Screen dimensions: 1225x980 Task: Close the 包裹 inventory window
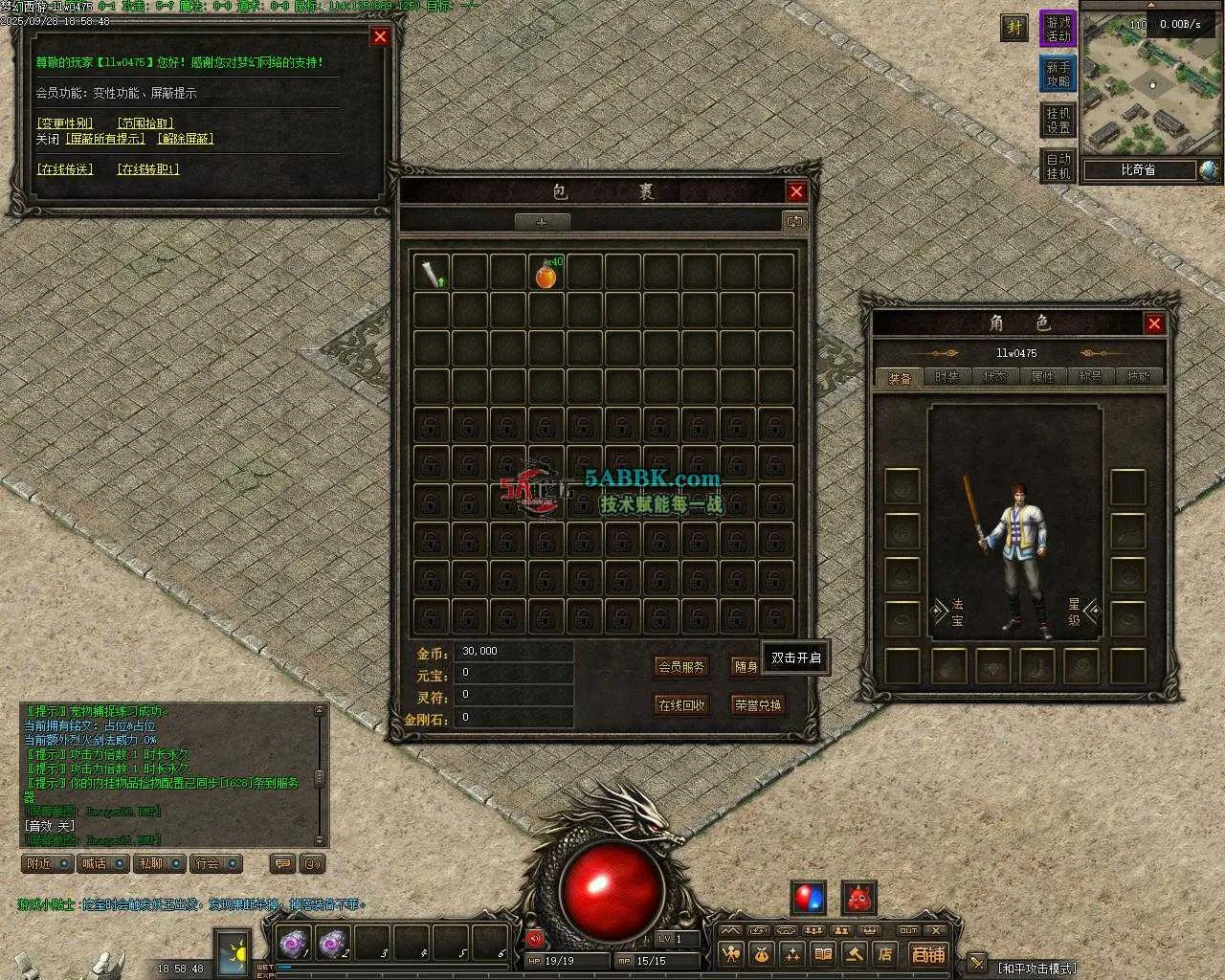(796, 191)
